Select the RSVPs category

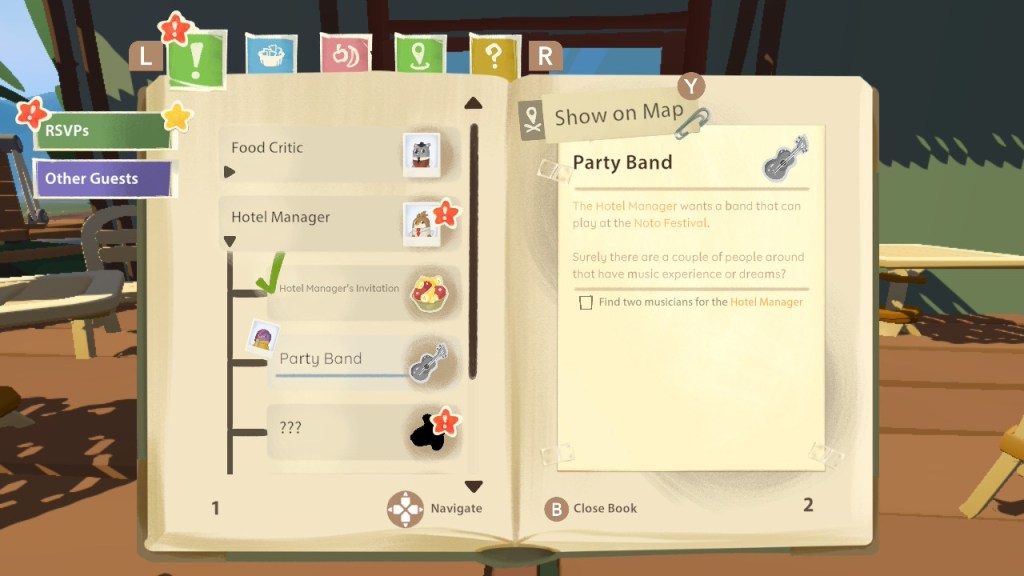pyautogui.click(x=100, y=130)
